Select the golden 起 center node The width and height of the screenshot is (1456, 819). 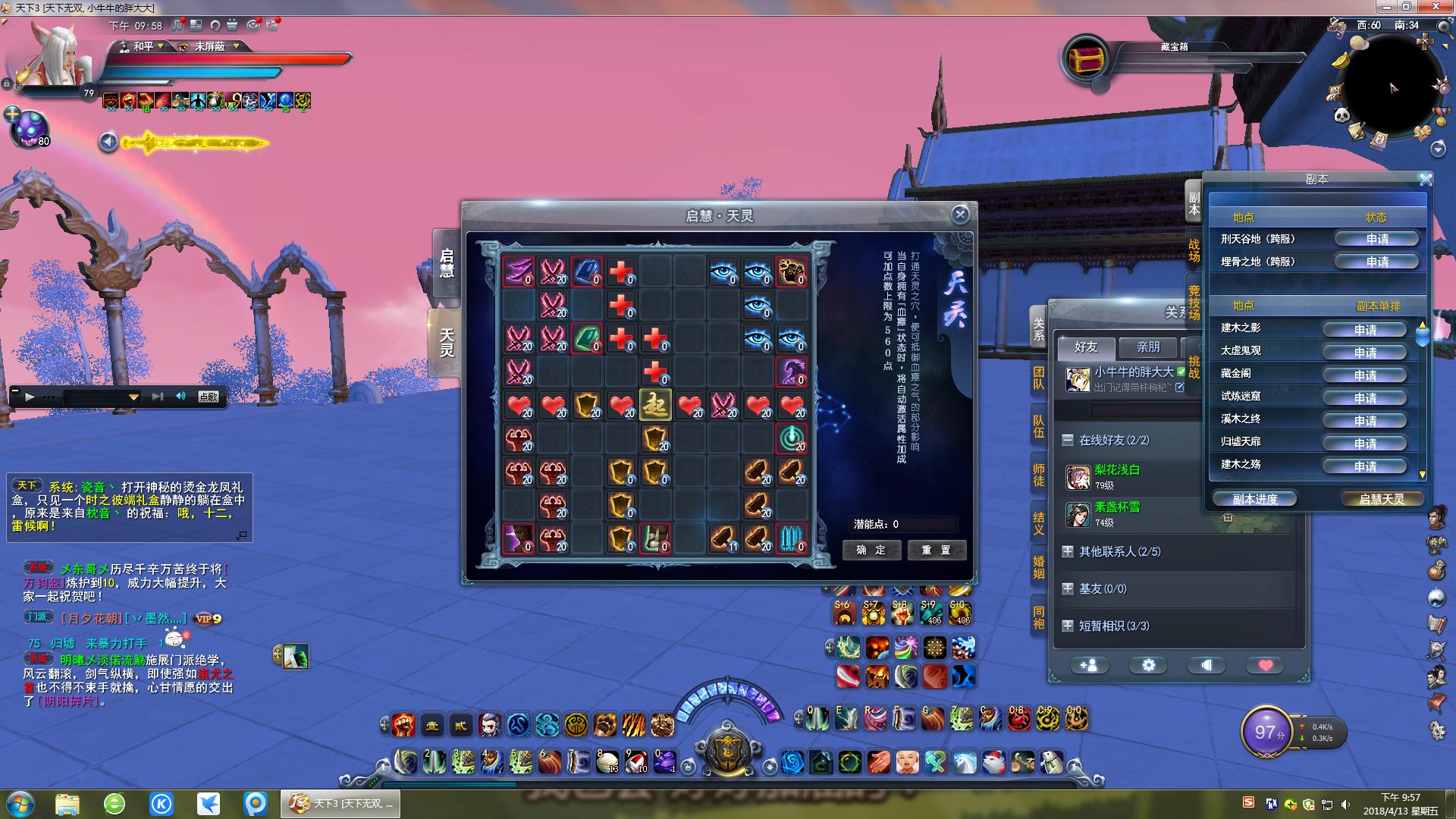(x=655, y=405)
